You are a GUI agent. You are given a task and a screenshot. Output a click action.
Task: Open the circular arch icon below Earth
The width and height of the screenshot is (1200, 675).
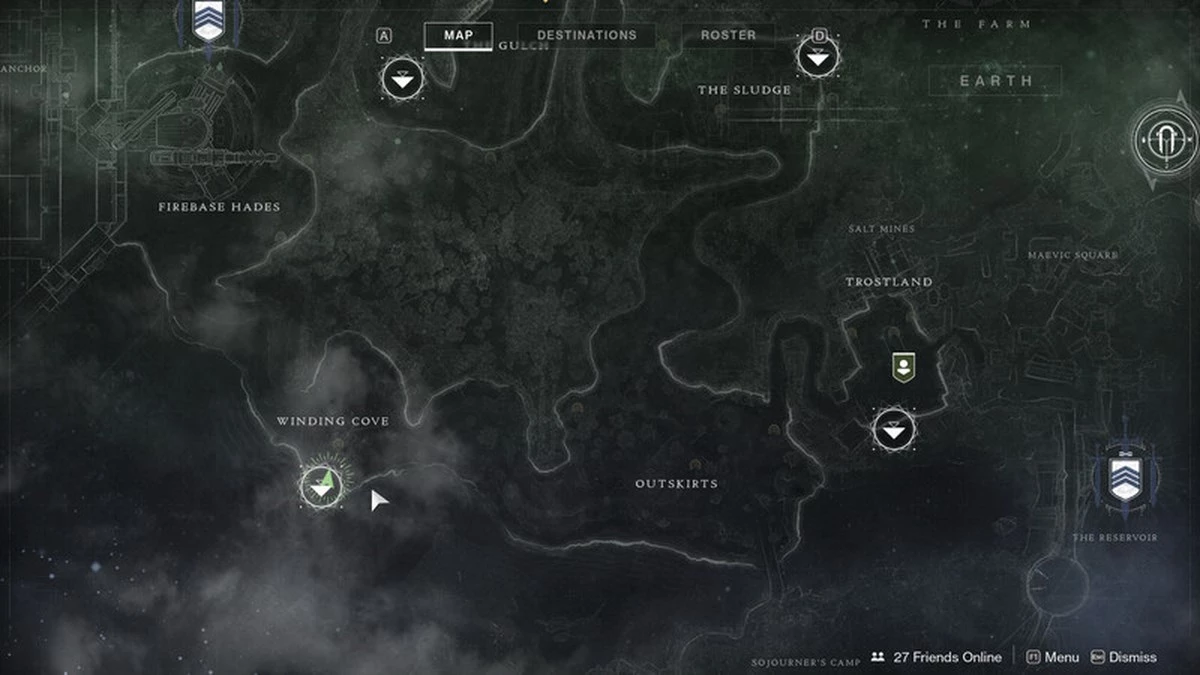1165,141
